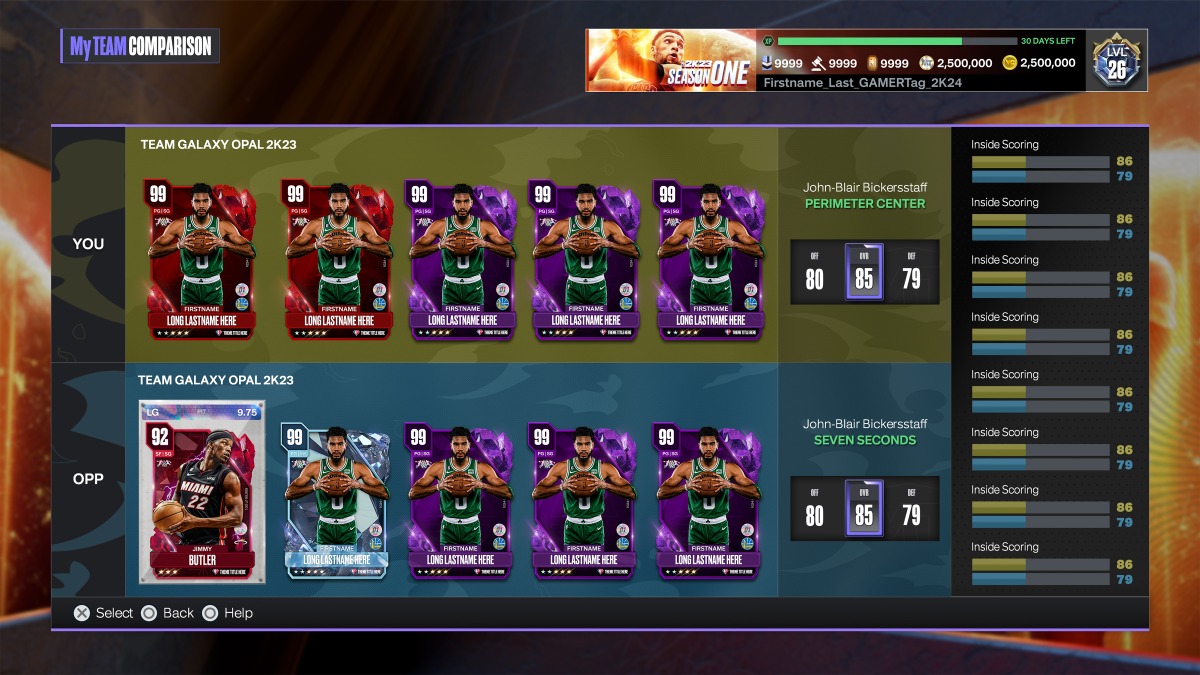
Task: Open the Season One banner
Action: pyautogui.click(x=671, y=60)
